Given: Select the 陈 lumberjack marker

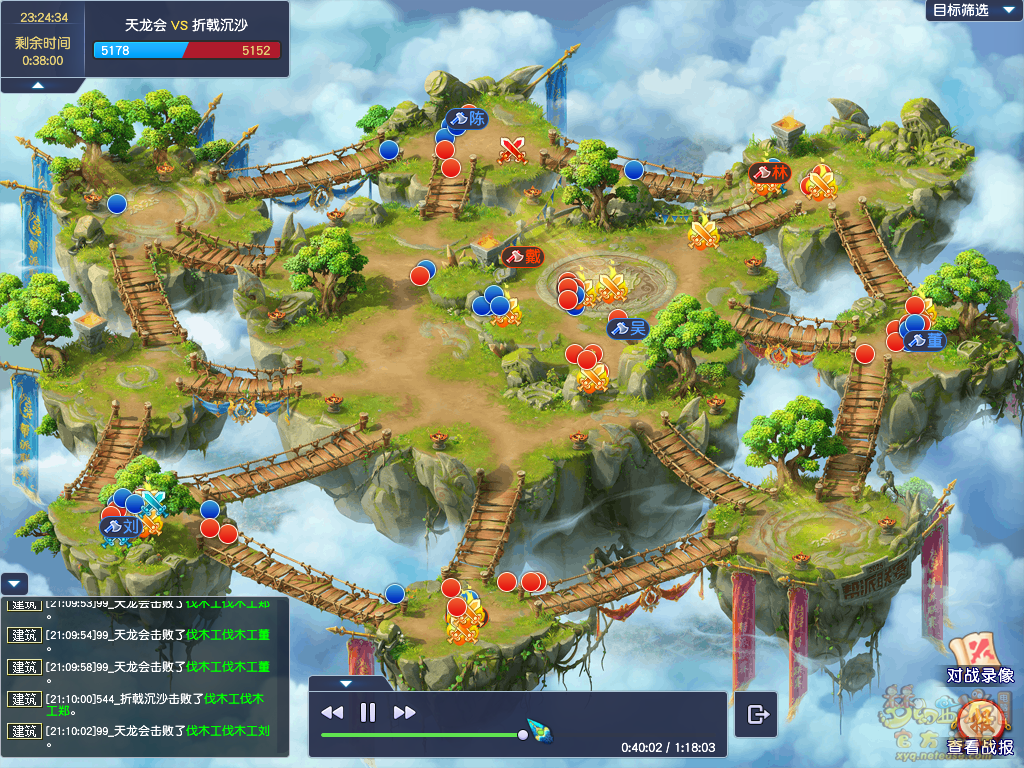Looking at the screenshot, I should [x=467, y=118].
